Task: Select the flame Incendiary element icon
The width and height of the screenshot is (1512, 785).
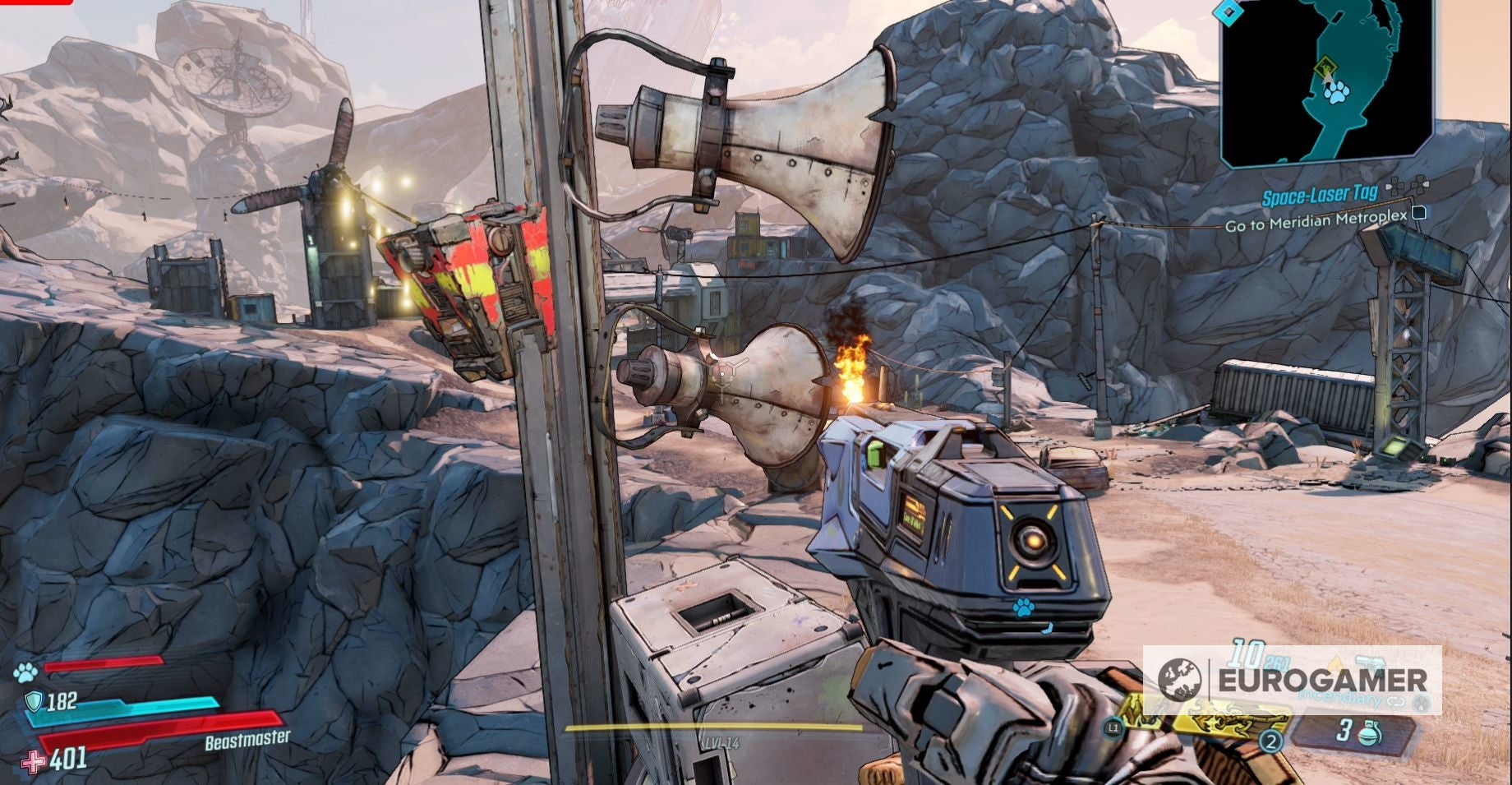Action: (1337, 662)
